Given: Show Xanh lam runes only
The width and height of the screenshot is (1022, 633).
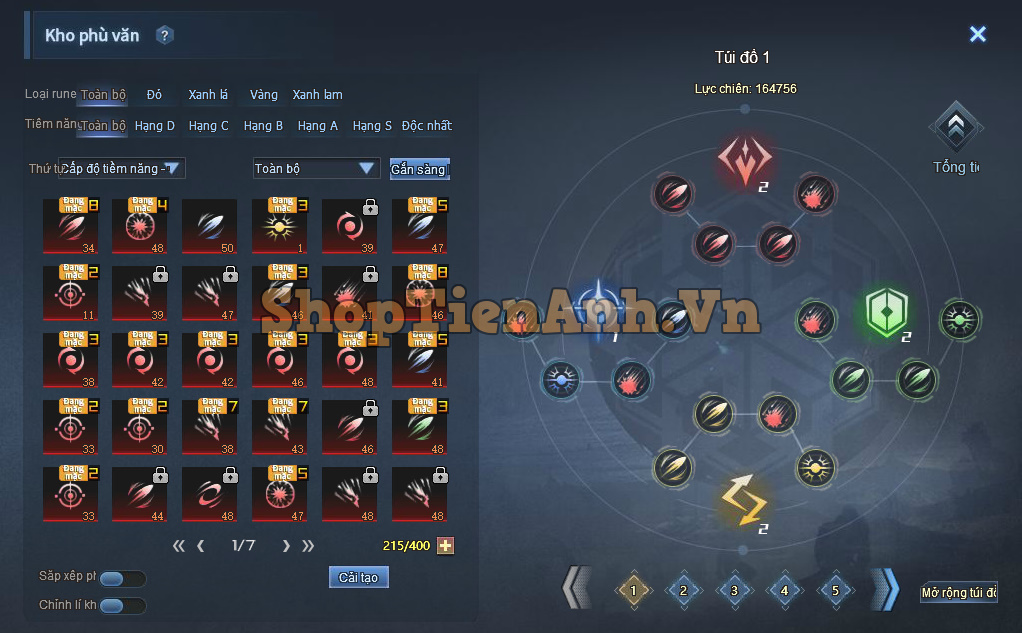Looking at the screenshot, I should point(317,95).
